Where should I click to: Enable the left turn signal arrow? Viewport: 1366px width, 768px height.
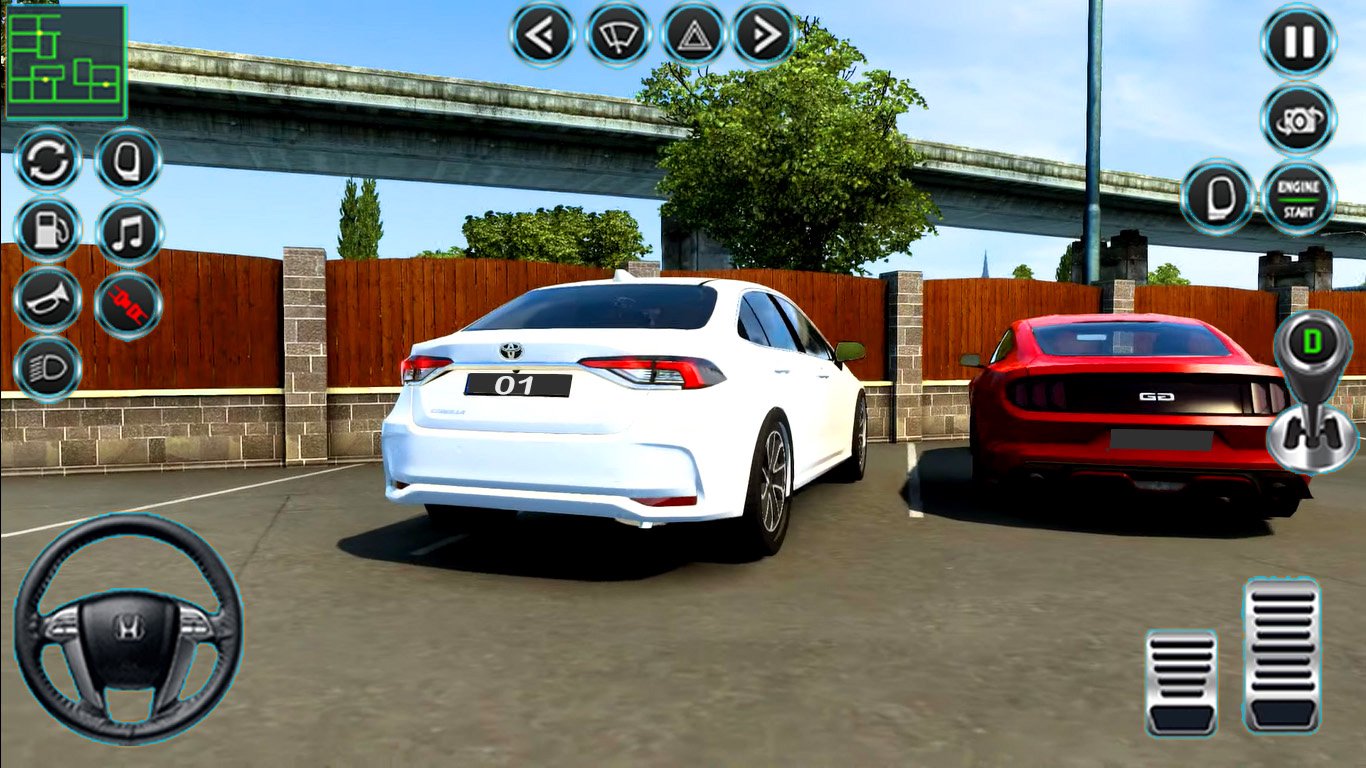pos(539,33)
